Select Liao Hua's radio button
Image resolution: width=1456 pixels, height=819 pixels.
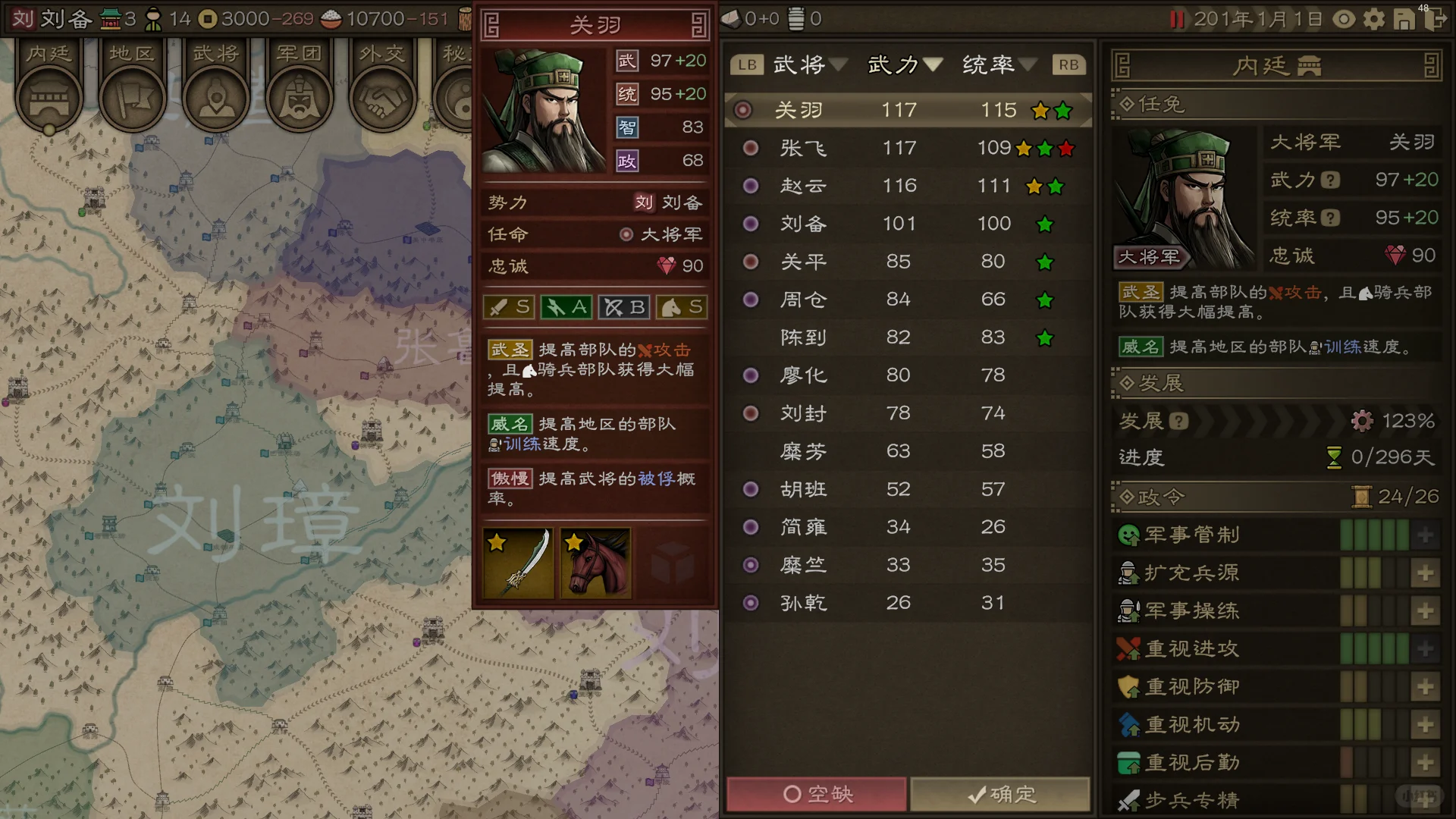click(x=750, y=375)
